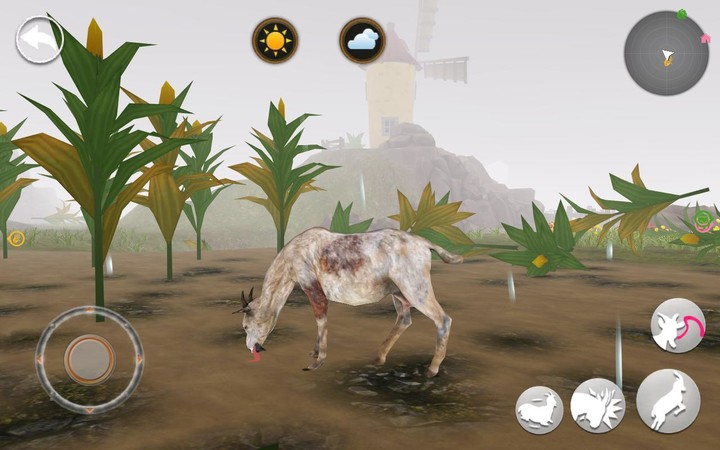Make the goat jump

coord(667,401)
